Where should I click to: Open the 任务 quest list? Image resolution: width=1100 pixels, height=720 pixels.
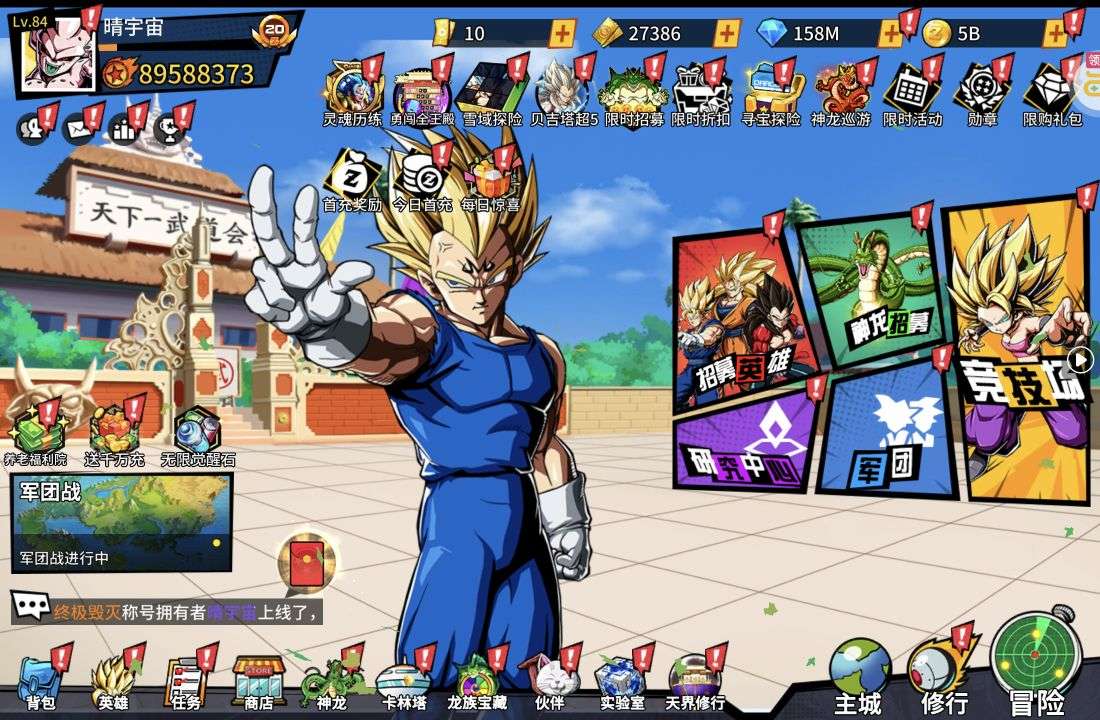[x=185, y=682]
